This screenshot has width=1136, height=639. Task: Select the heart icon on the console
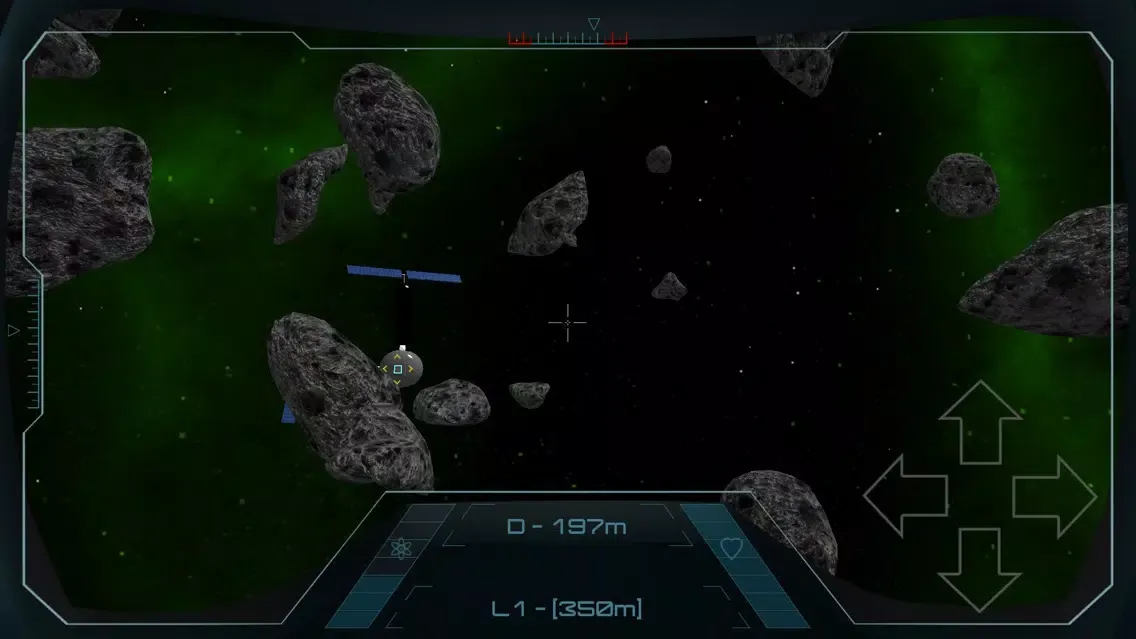pyautogui.click(x=732, y=548)
